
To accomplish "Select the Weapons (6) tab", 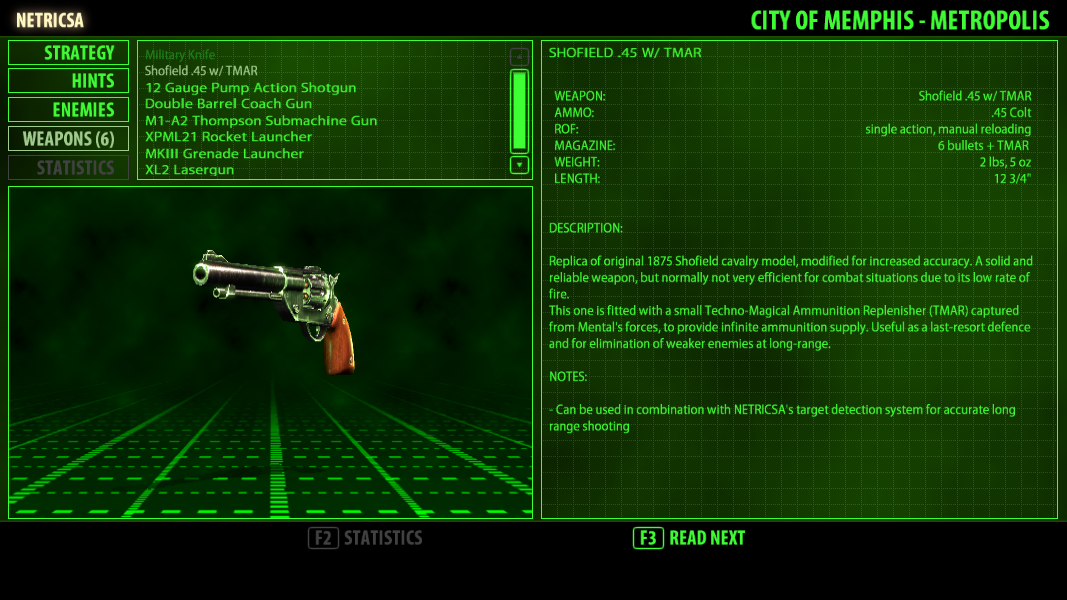I will tap(69, 138).
